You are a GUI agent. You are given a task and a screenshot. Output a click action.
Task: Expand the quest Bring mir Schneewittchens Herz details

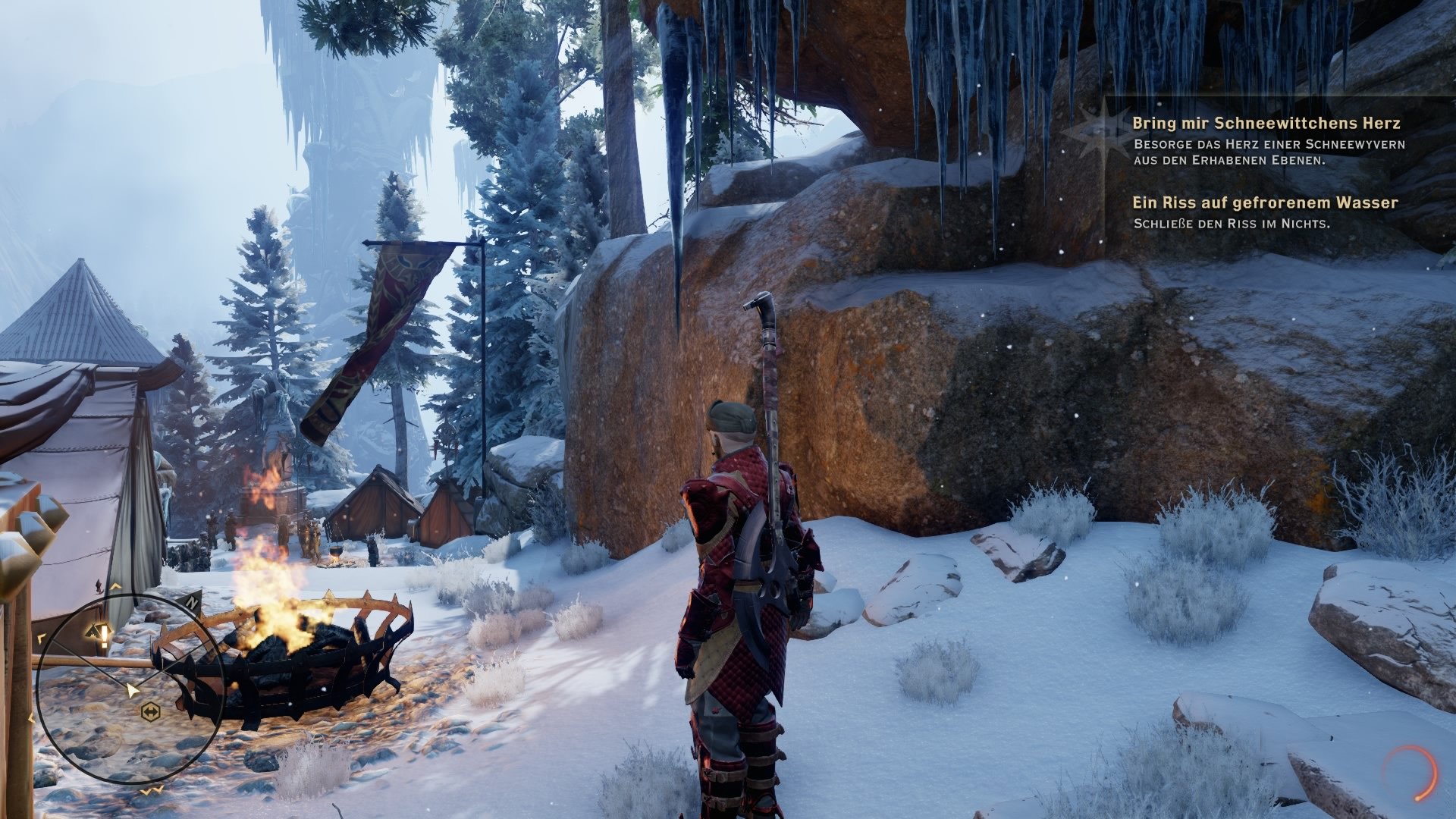tap(1268, 121)
